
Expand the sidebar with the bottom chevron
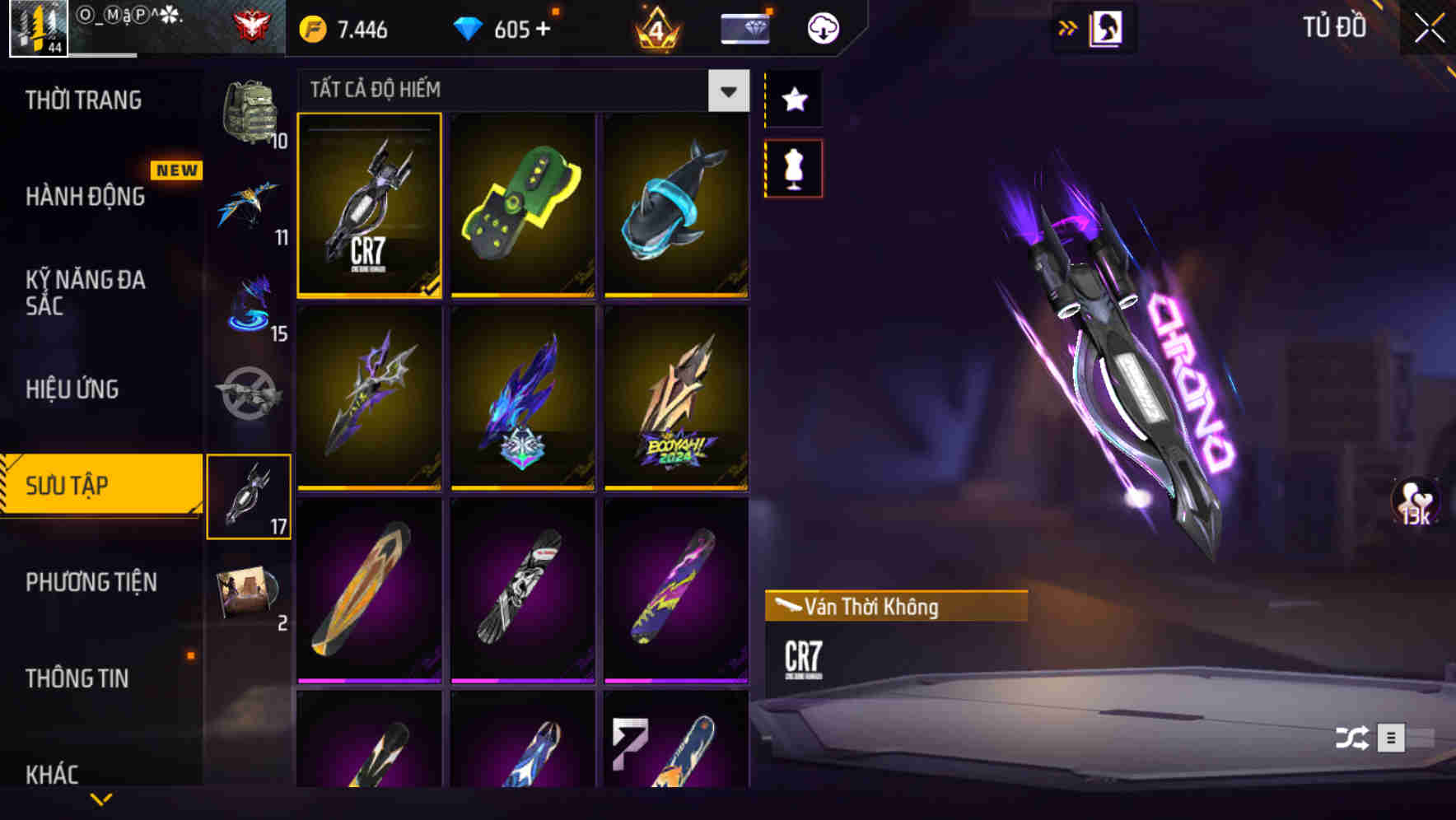coord(102,800)
